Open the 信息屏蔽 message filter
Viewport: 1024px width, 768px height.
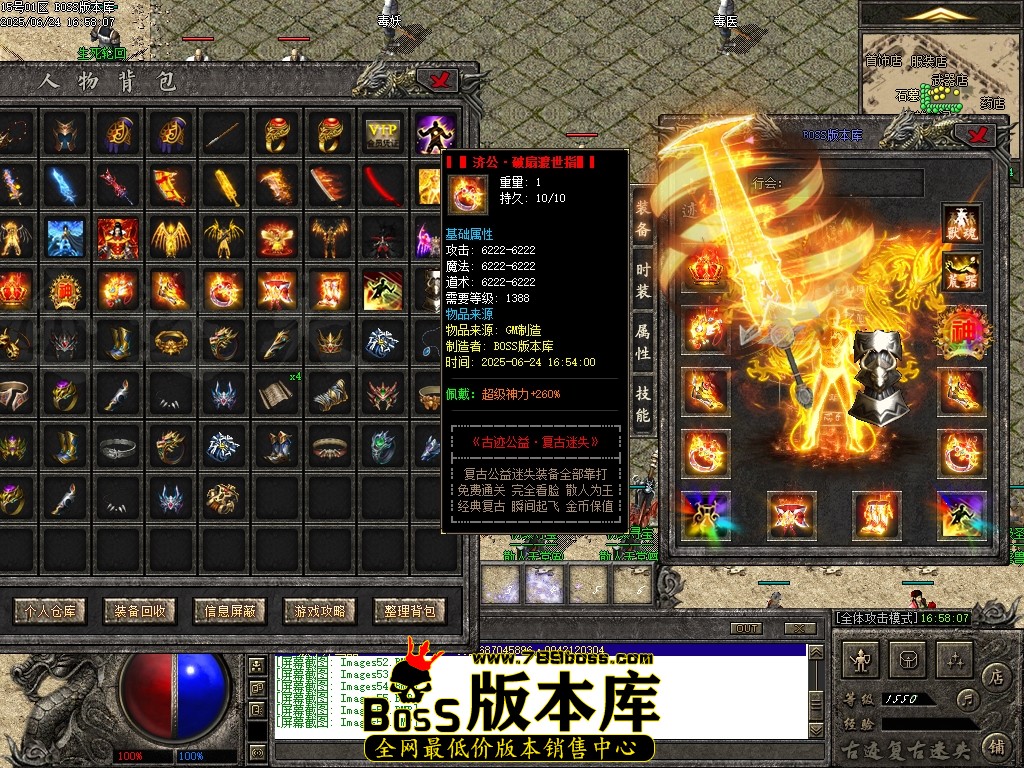click(x=231, y=610)
